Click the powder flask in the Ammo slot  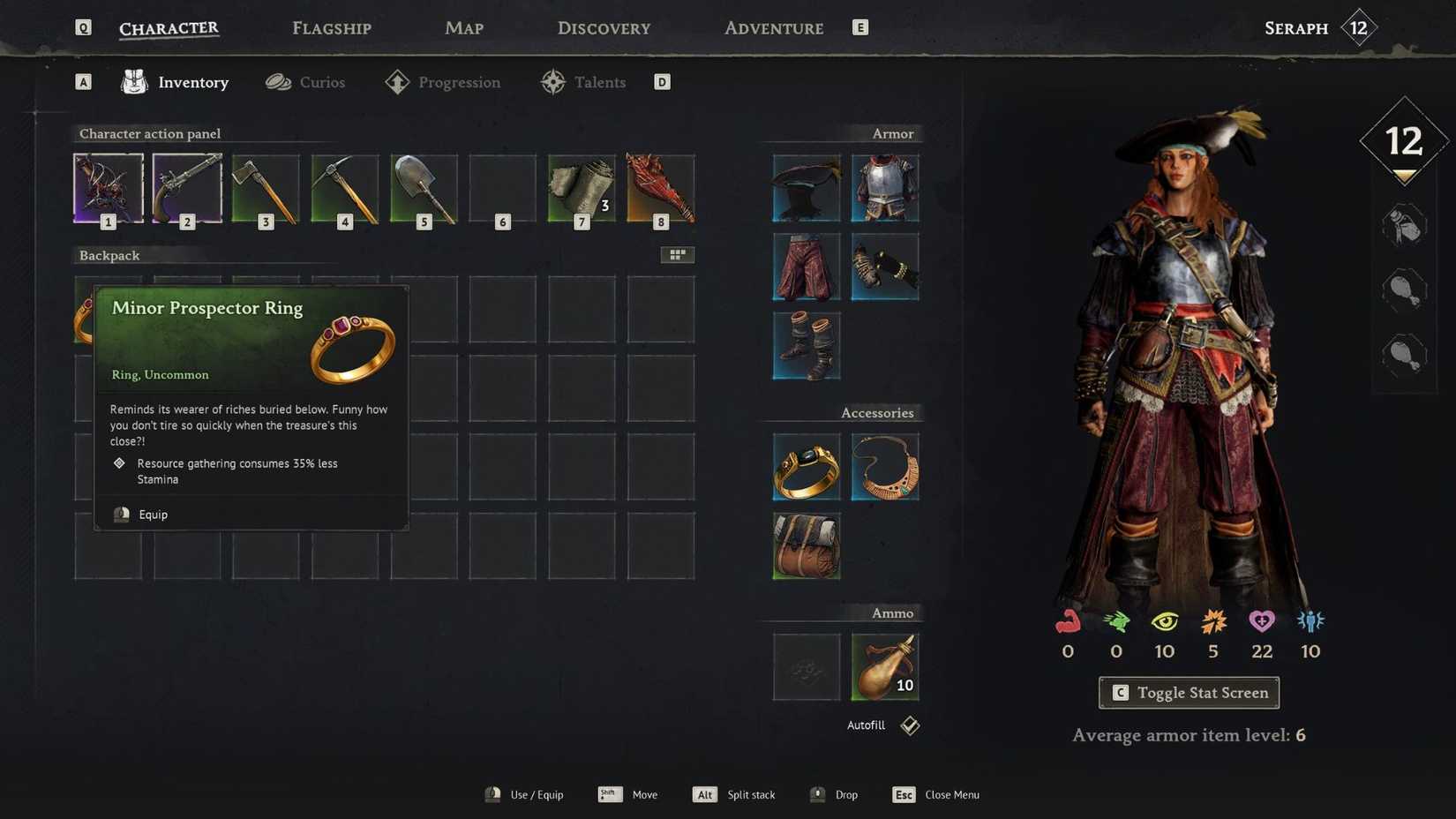pyautogui.click(x=885, y=666)
